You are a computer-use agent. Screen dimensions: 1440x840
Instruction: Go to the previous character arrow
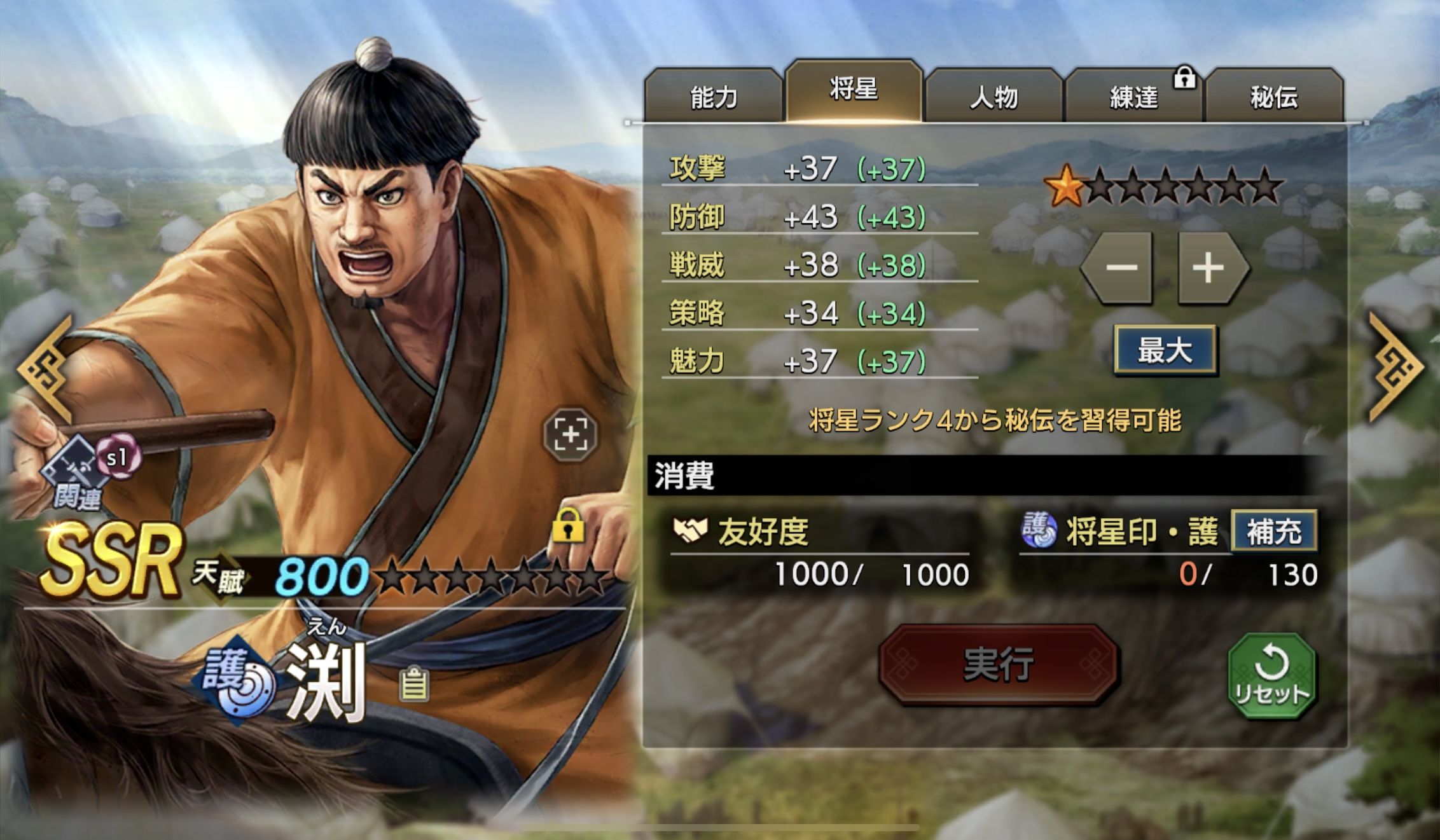tap(46, 369)
